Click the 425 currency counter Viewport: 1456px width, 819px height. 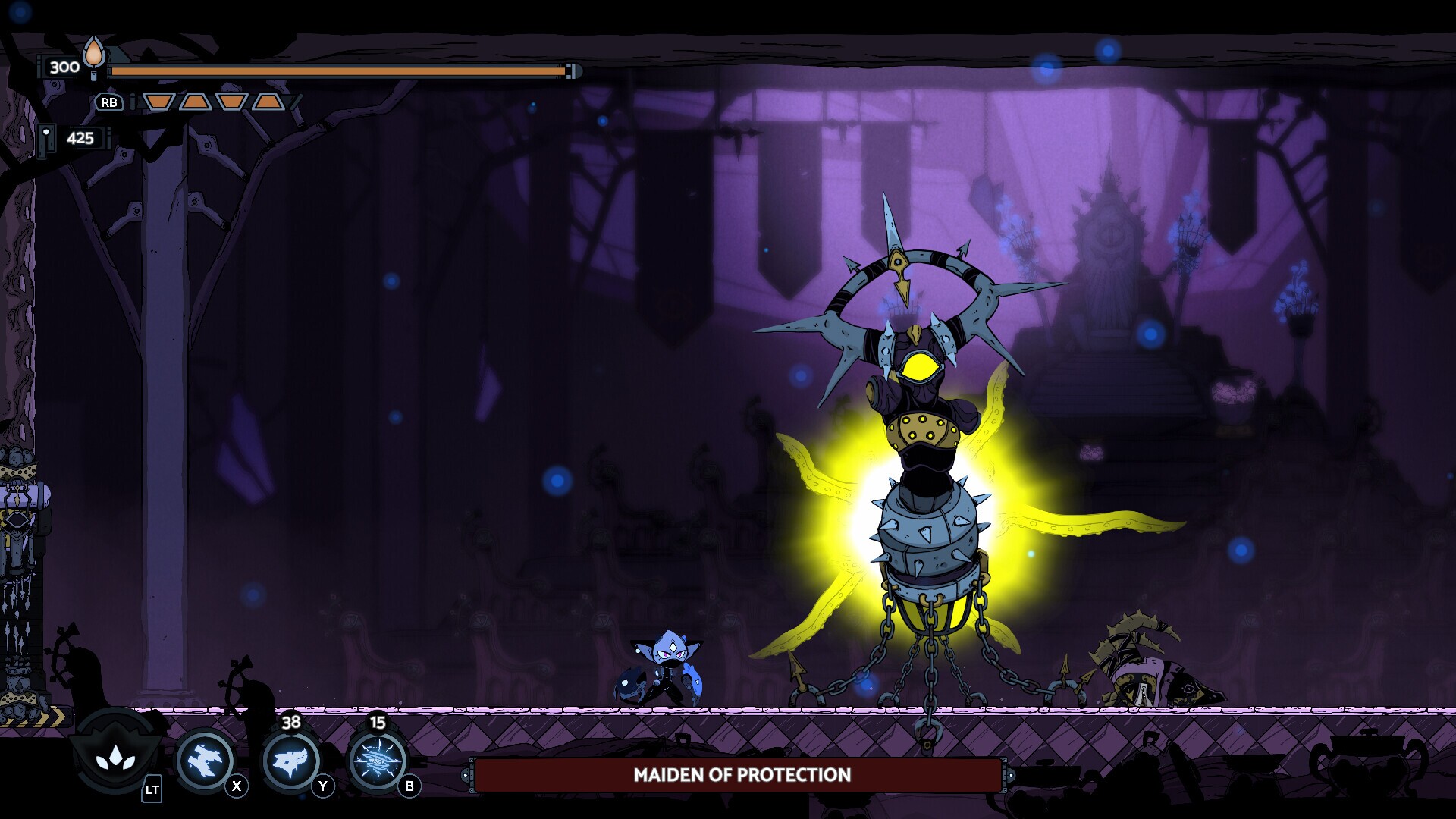pyautogui.click(x=80, y=138)
